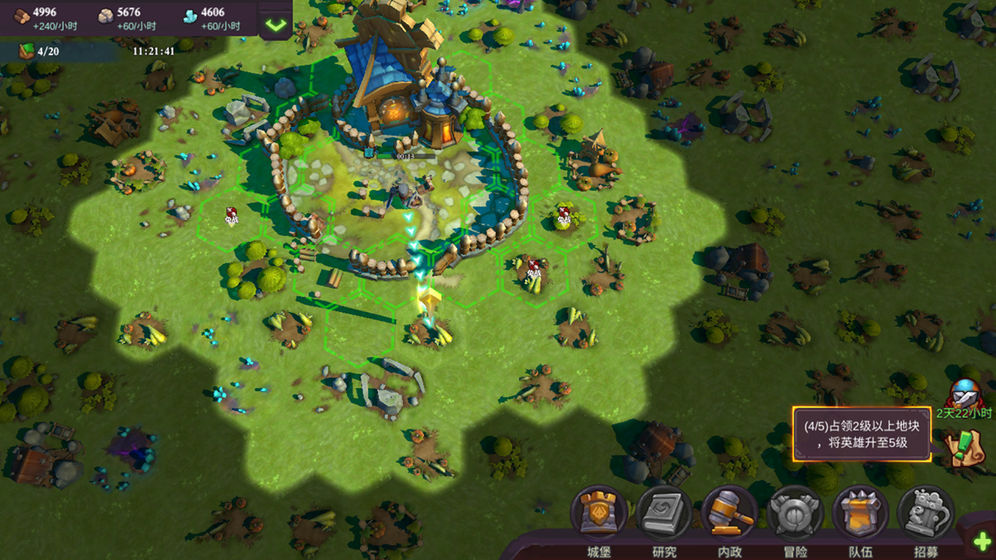Image resolution: width=996 pixels, height=560 pixels.
Task: Tap the stone resource icon
Action: 104,17
